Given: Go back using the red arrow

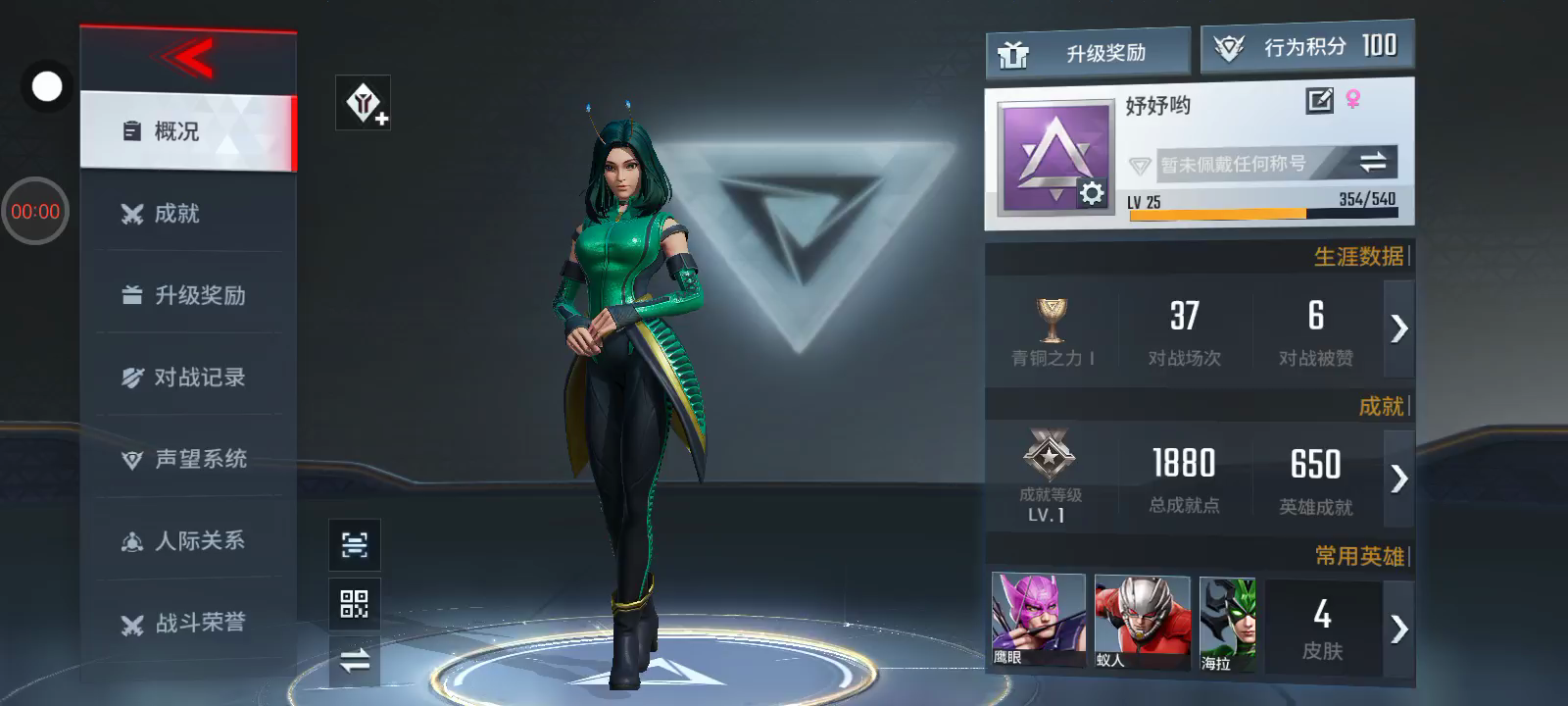Looking at the screenshot, I should (x=188, y=59).
